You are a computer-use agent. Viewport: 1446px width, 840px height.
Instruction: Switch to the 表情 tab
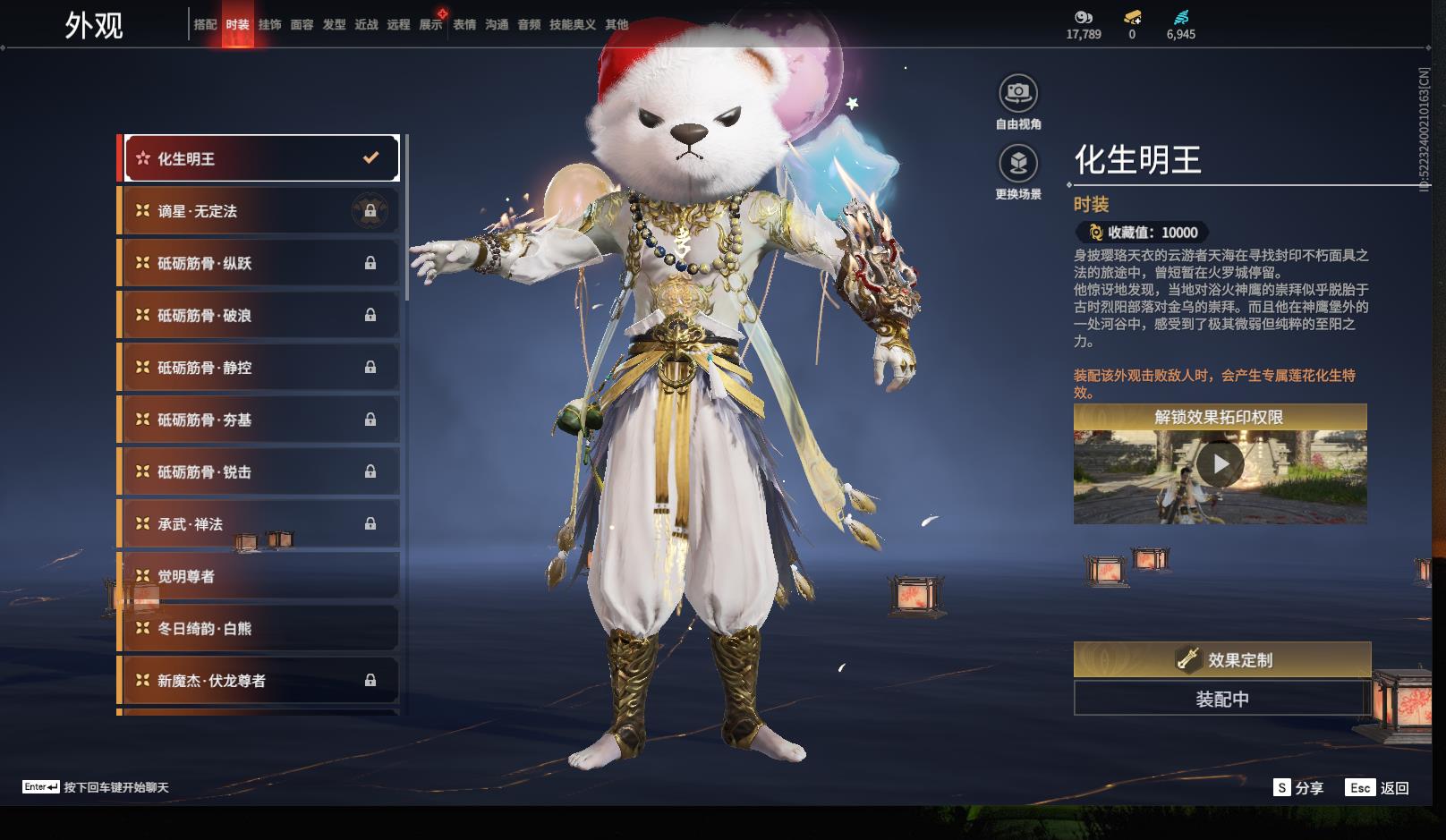pyautogui.click(x=464, y=25)
